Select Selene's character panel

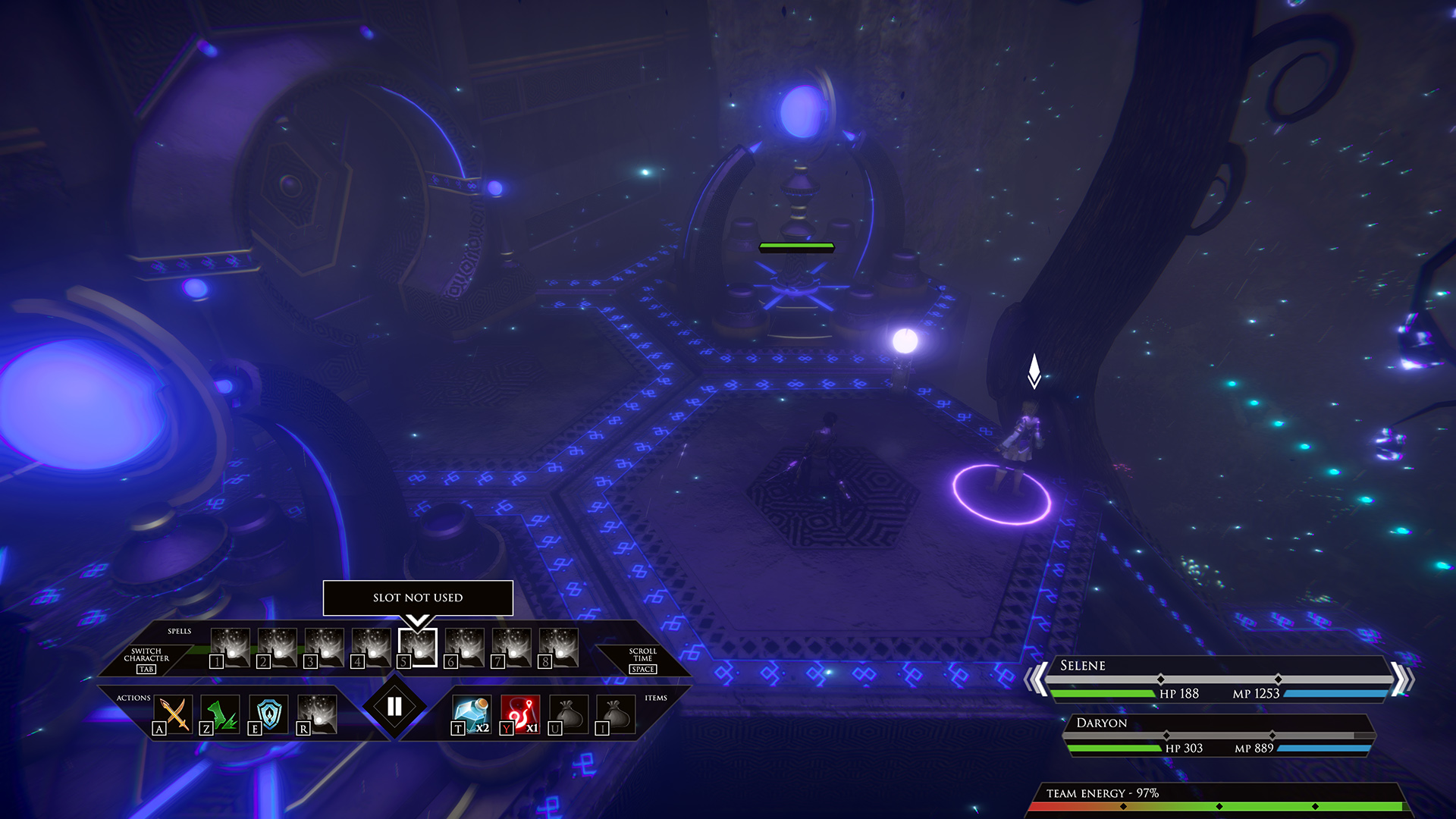[1218, 679]
